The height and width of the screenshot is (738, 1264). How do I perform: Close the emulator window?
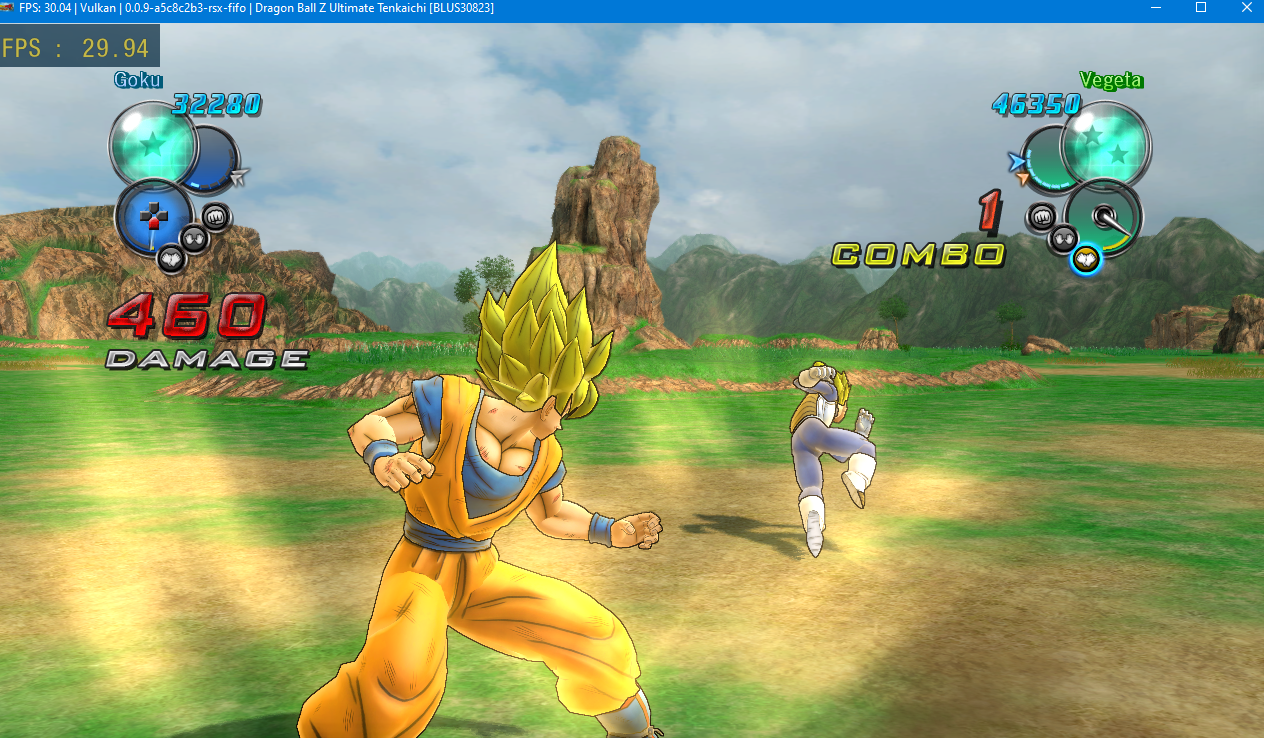[1245, 8]
